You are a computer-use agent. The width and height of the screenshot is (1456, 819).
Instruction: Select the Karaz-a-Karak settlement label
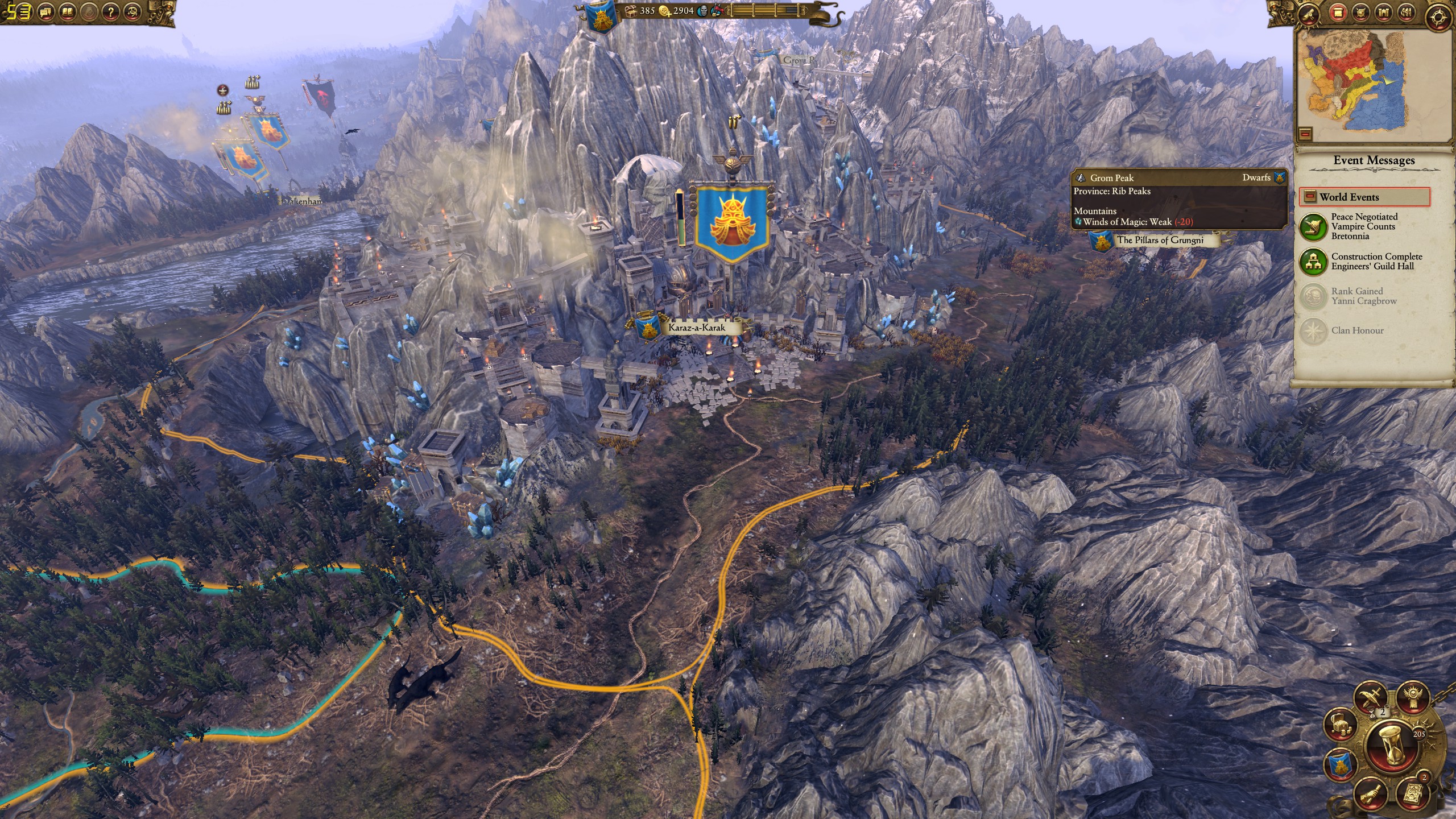tap(696, 327)
